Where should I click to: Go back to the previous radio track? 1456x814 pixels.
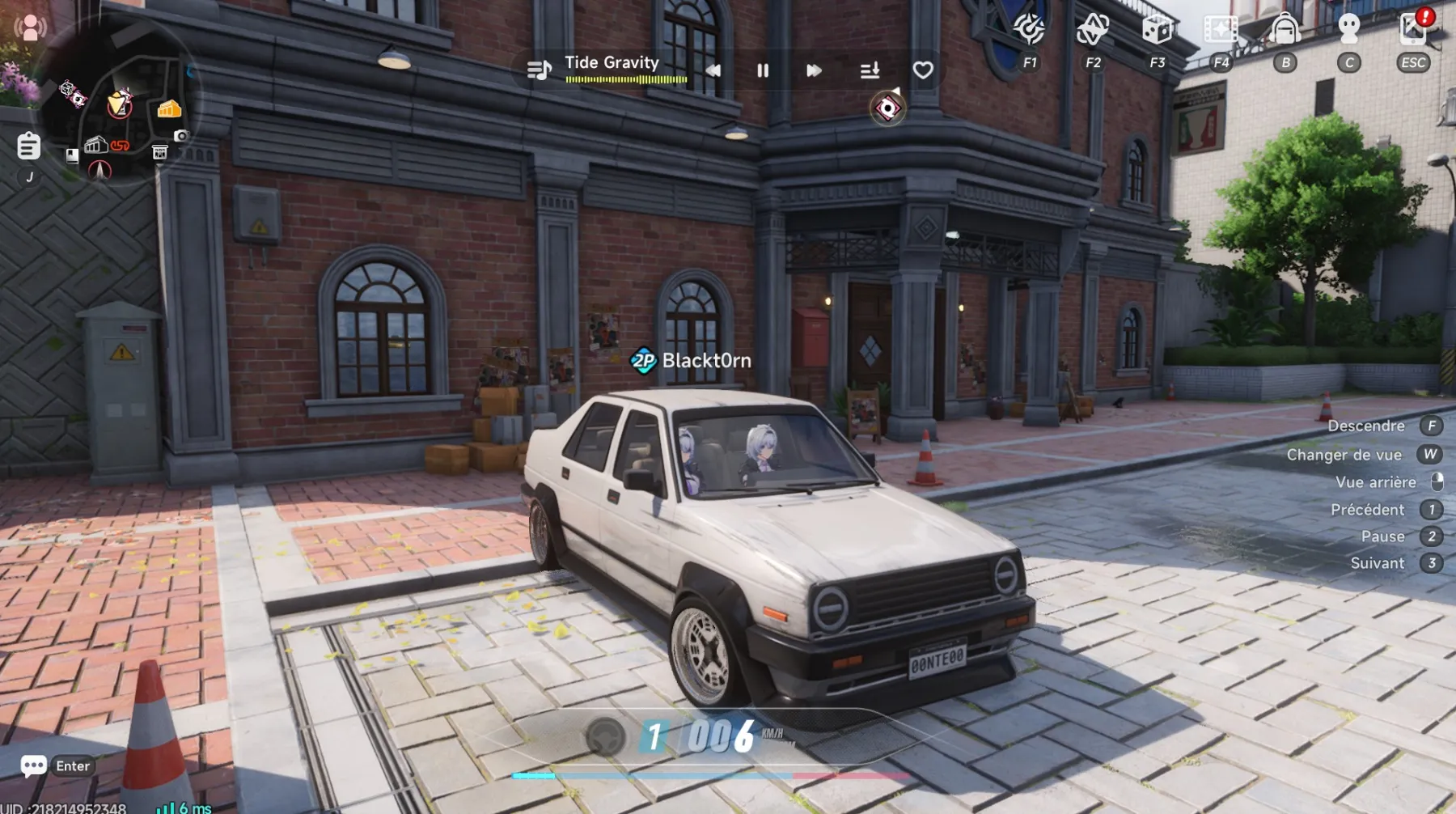point(713,70)
